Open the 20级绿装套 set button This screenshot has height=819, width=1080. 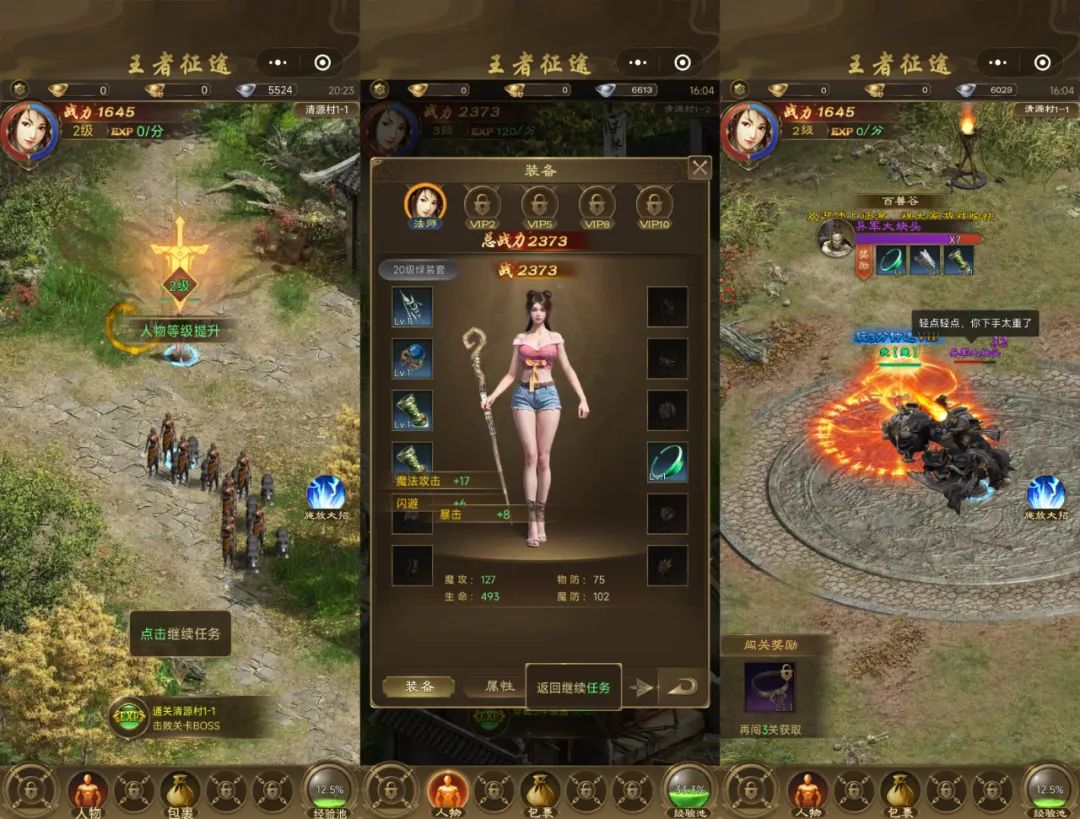[419, 270]
